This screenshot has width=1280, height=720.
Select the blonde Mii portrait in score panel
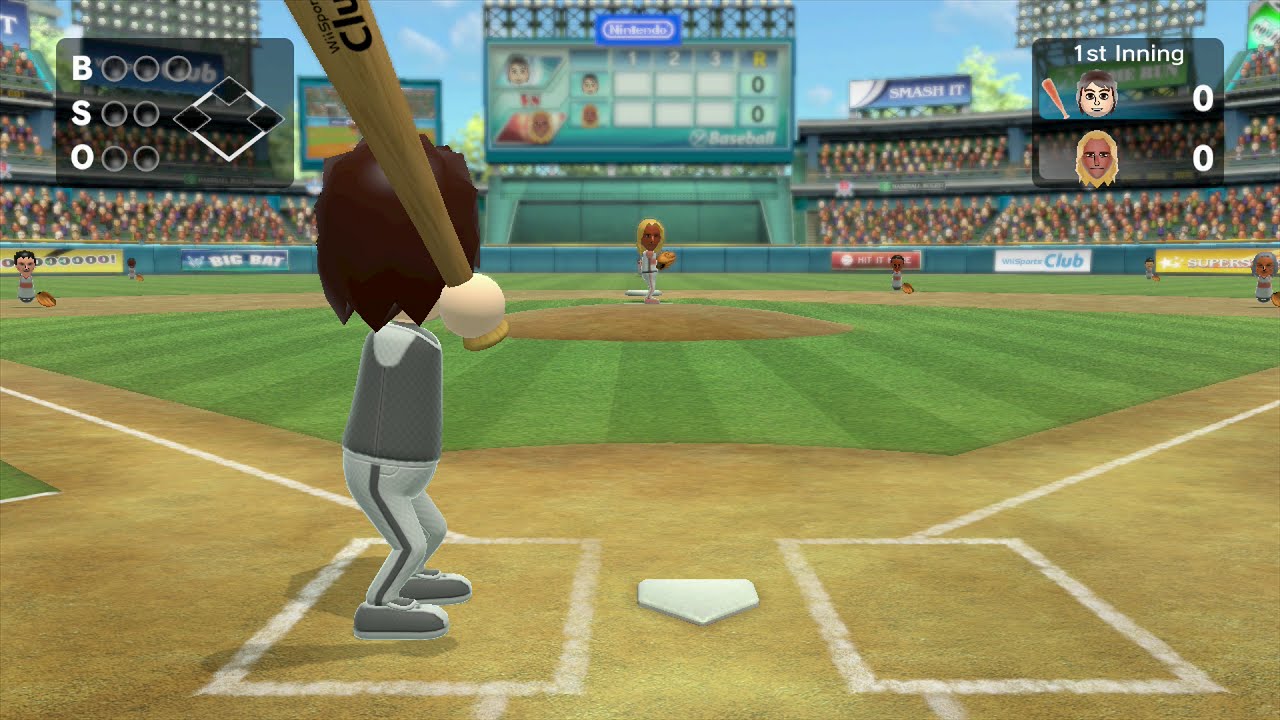click(x=1096, y=158)
